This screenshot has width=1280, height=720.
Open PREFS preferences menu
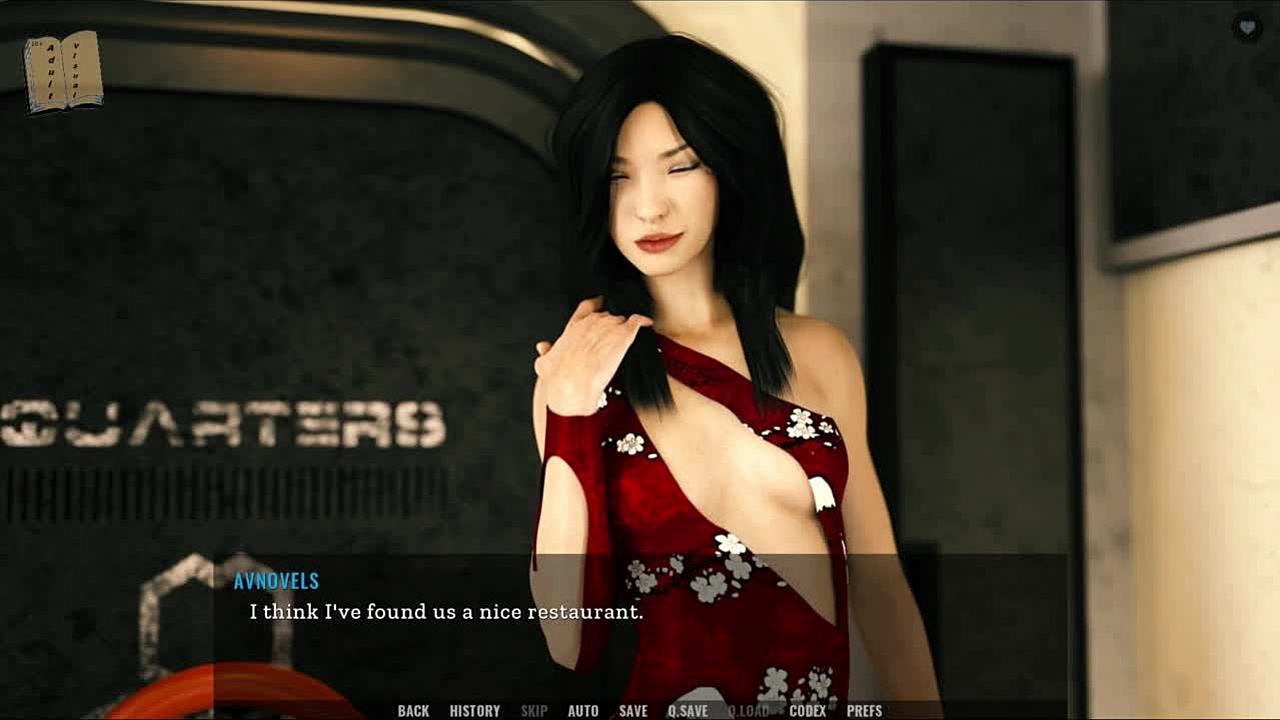coord(865,711)
